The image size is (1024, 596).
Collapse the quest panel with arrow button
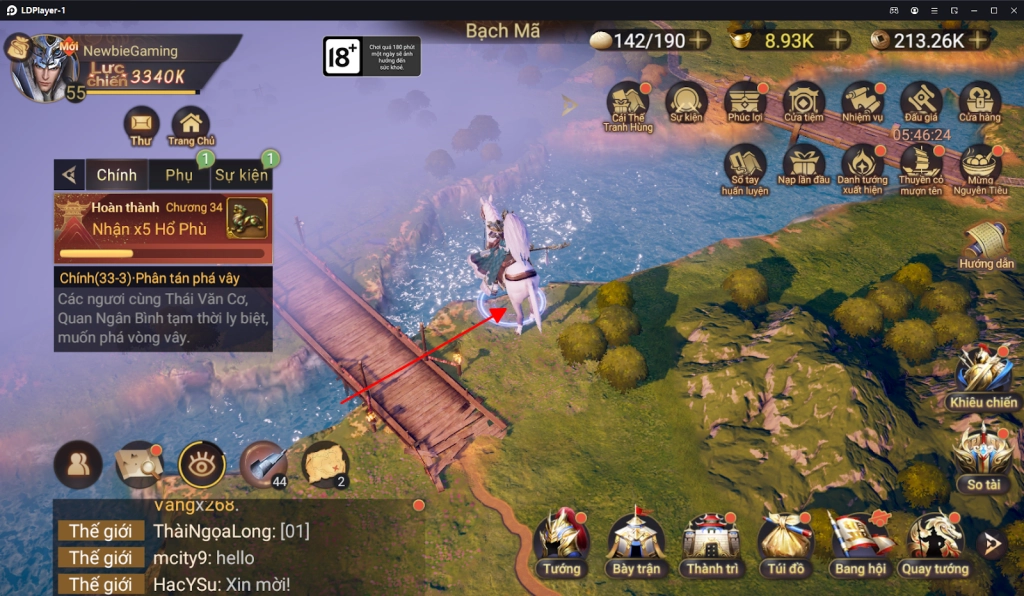69,175
